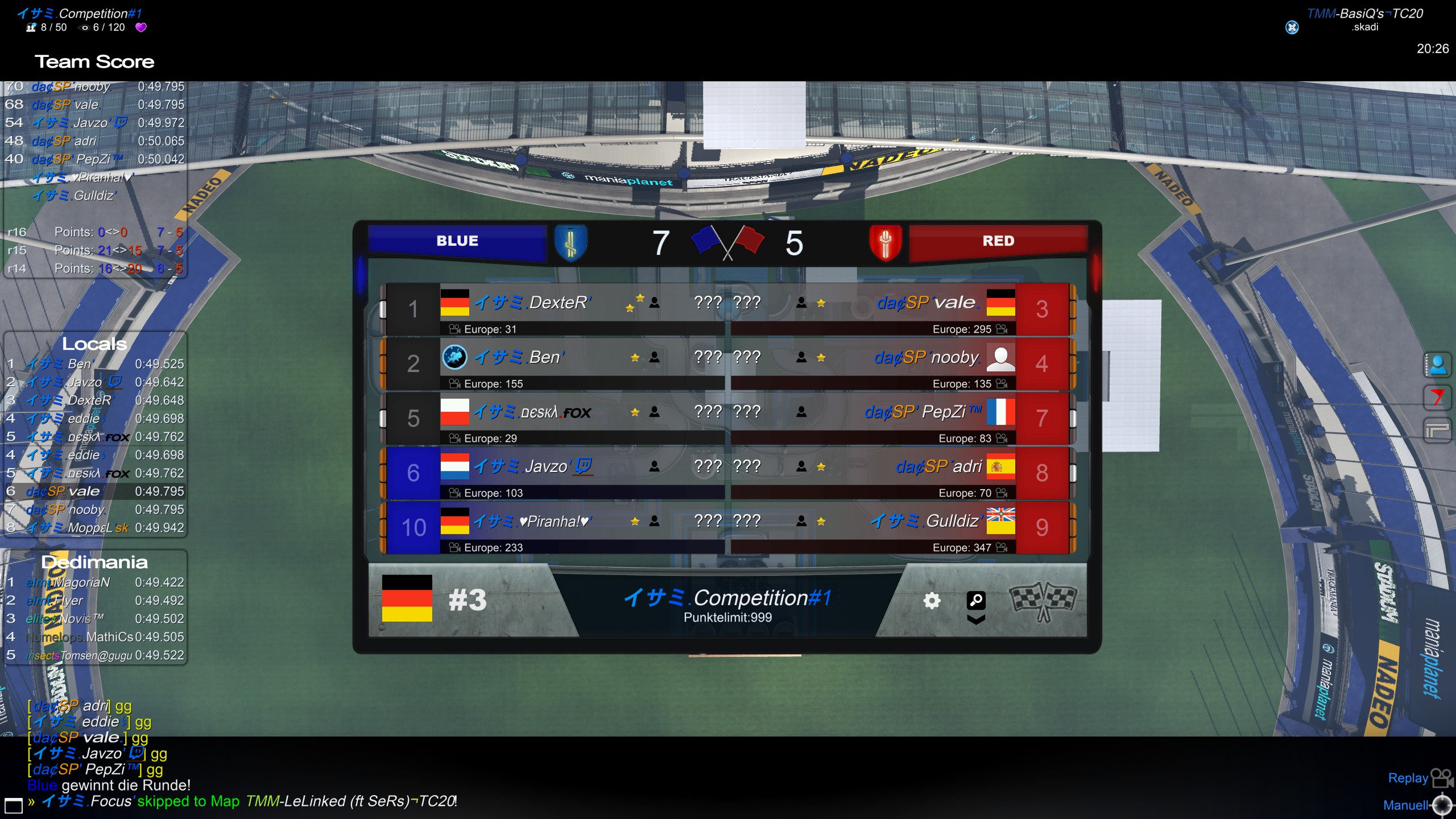Click the red flag side icon
The image size is (1456, 819).
click(1437, 397)
